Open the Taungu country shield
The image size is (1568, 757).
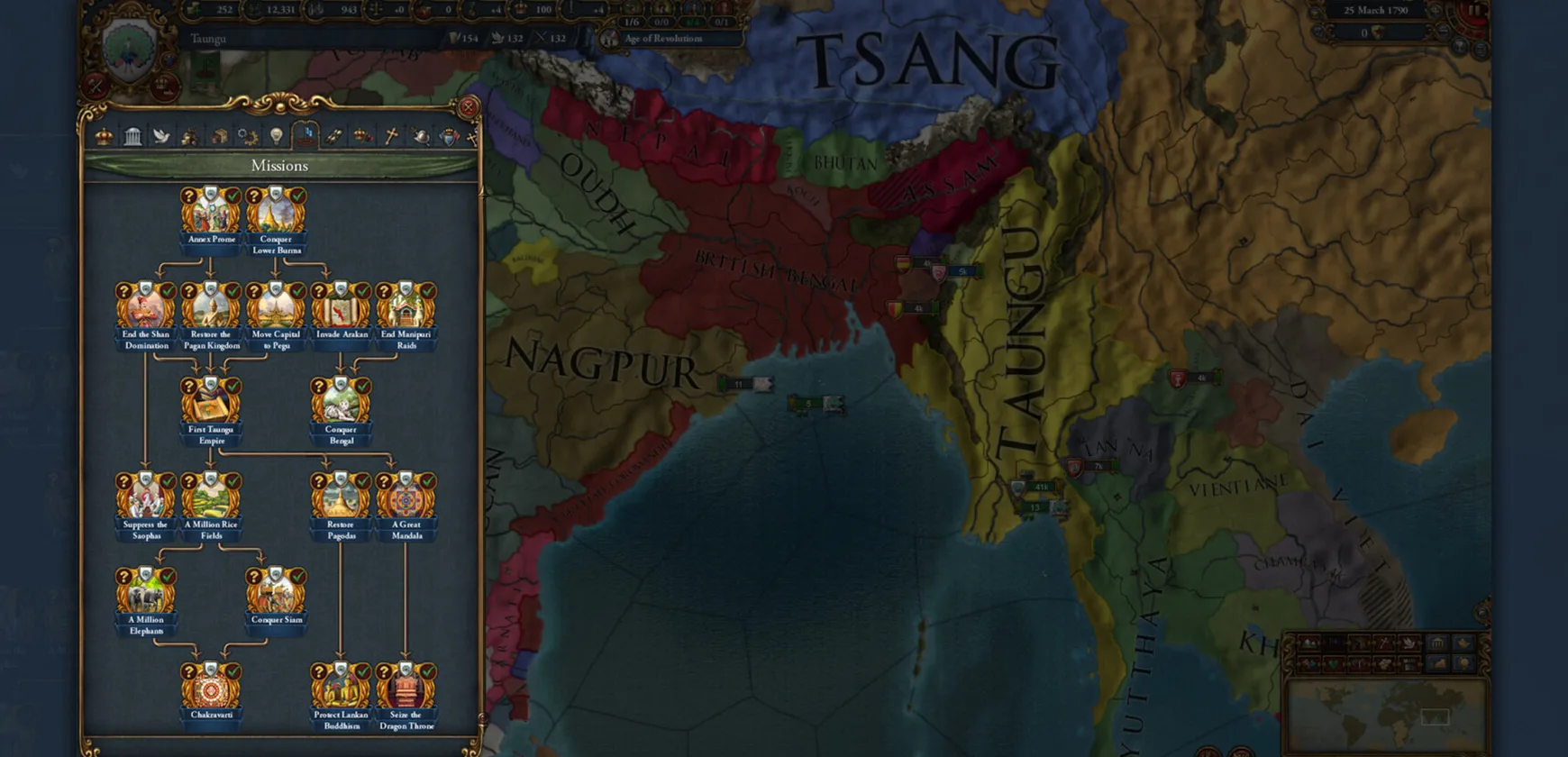(130, 47)
